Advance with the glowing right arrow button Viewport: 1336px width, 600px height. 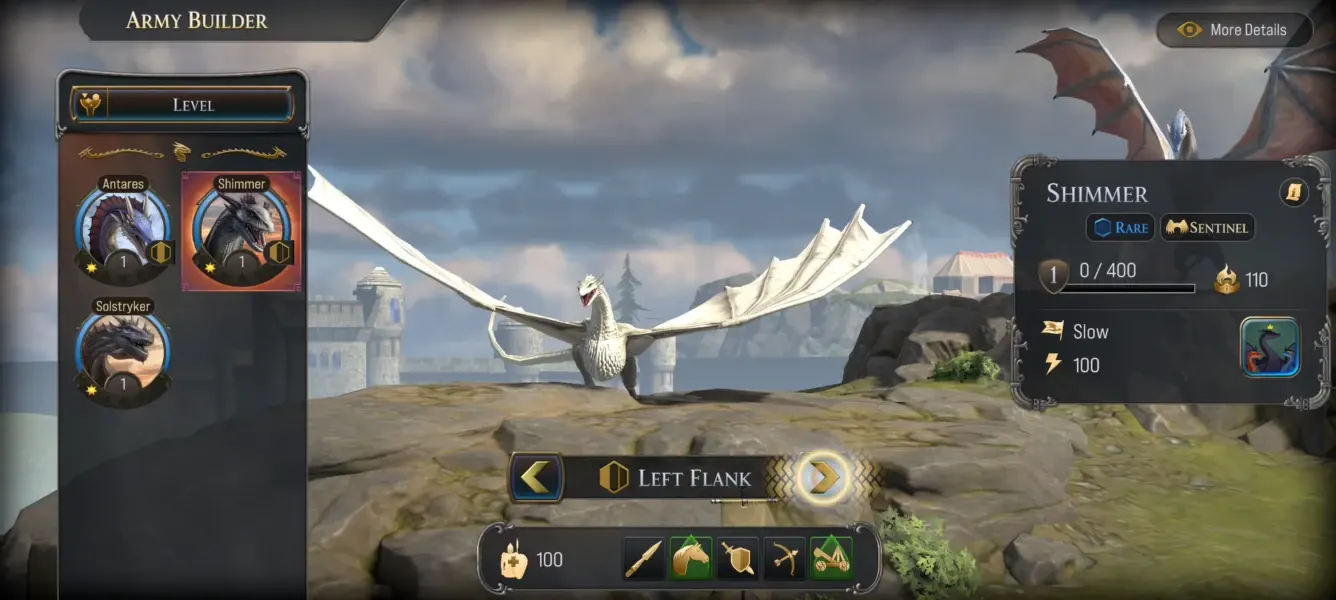click(x=823, y=477)
